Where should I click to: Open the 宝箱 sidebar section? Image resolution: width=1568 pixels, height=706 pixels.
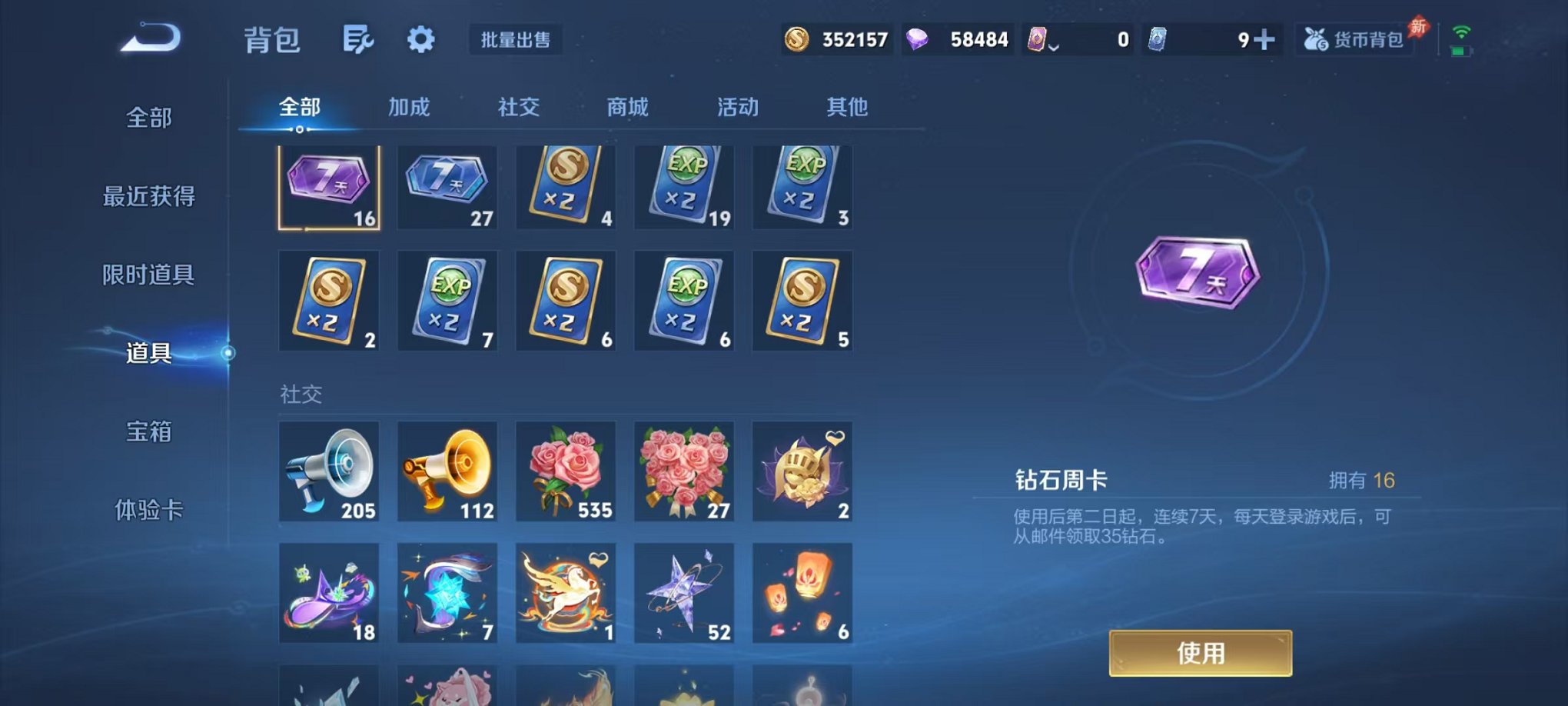151,433
